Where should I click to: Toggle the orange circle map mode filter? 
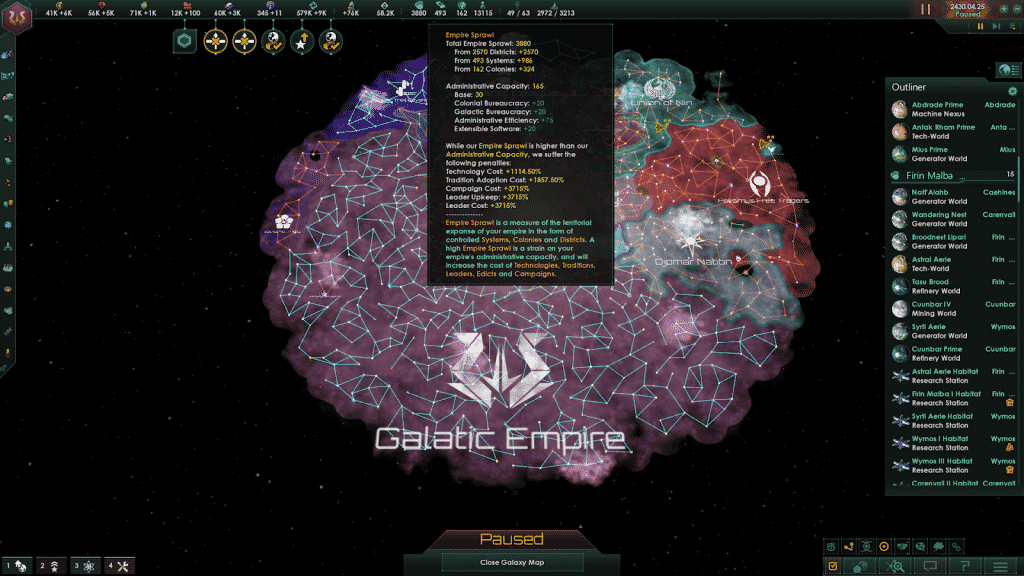pyautogui.click(x=883, y=546)
